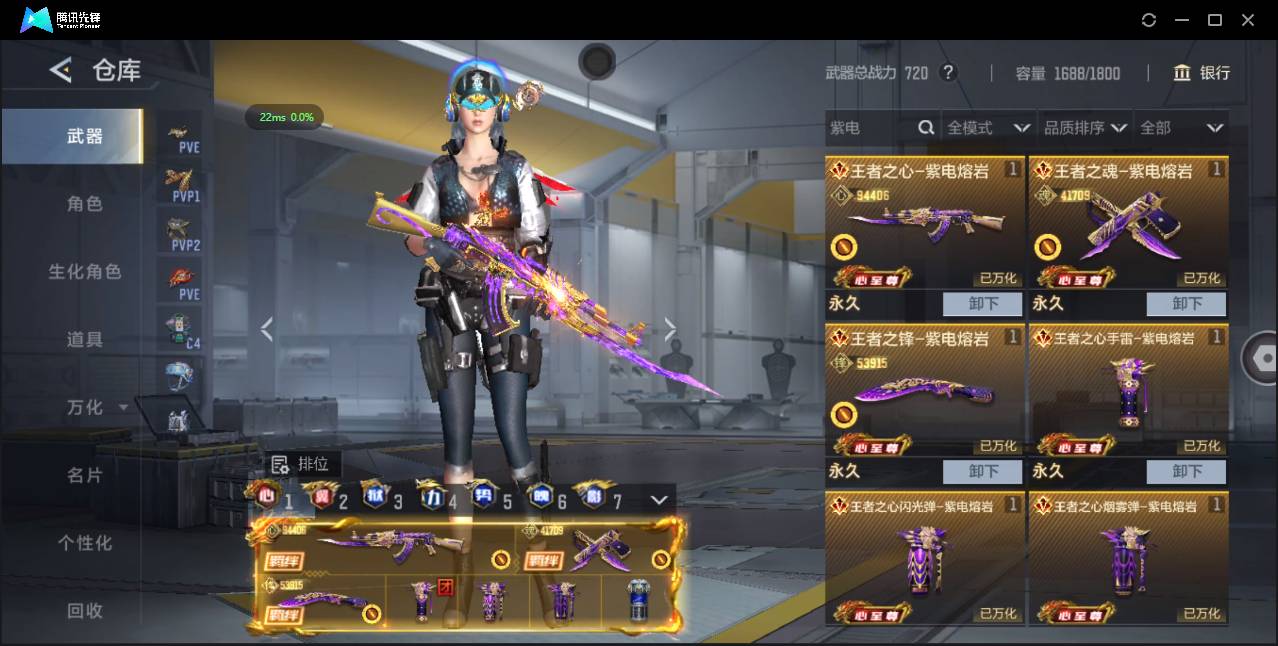Rotate character with the right arrow
This screenshot has height=646, width=1278.
670,329
